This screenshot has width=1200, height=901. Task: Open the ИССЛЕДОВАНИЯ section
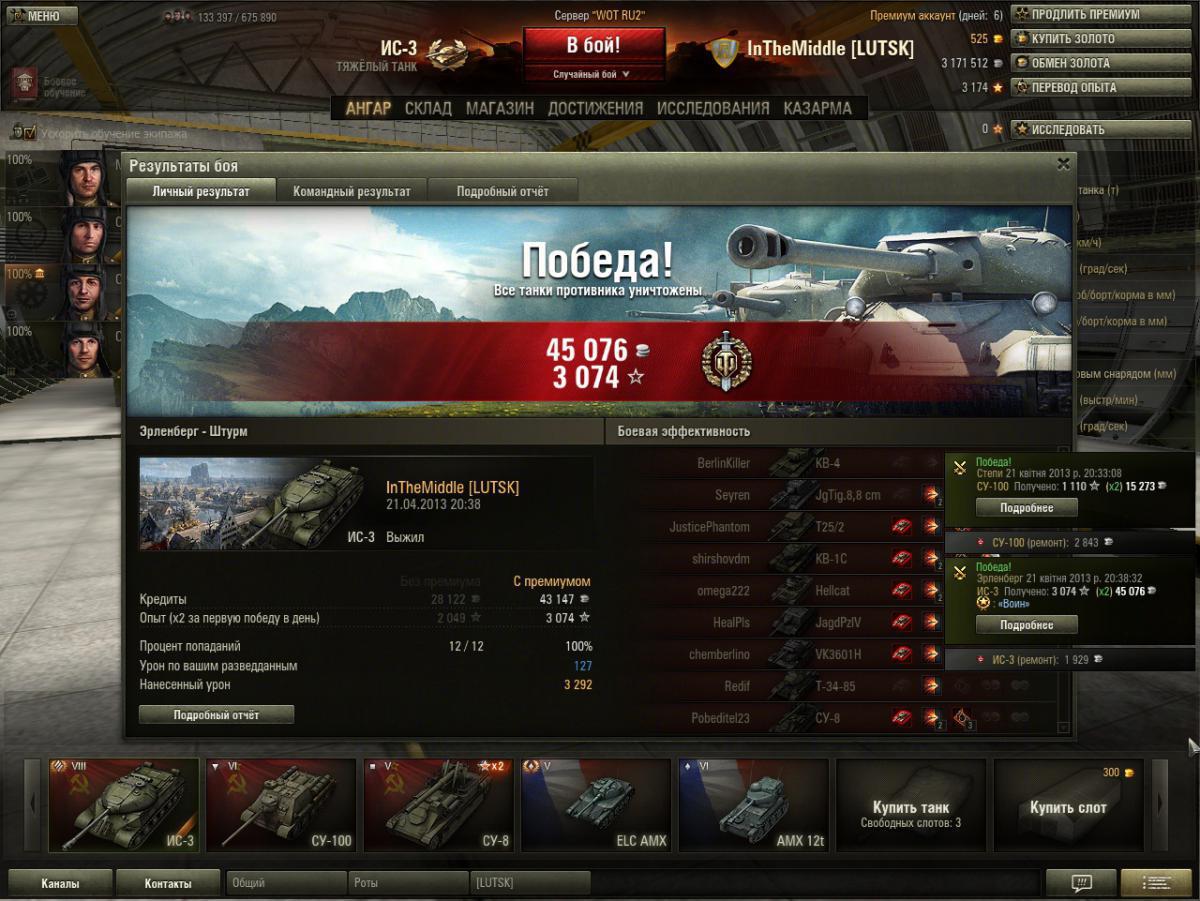(x=713, y=108)
